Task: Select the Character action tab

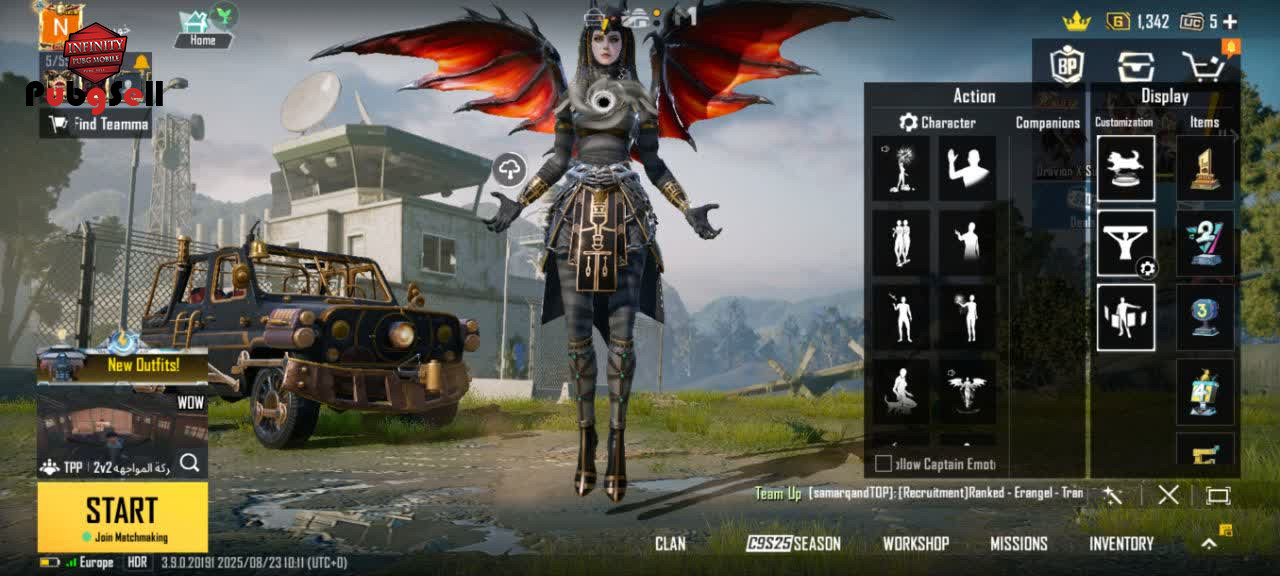Action: (x=936, y=123)
